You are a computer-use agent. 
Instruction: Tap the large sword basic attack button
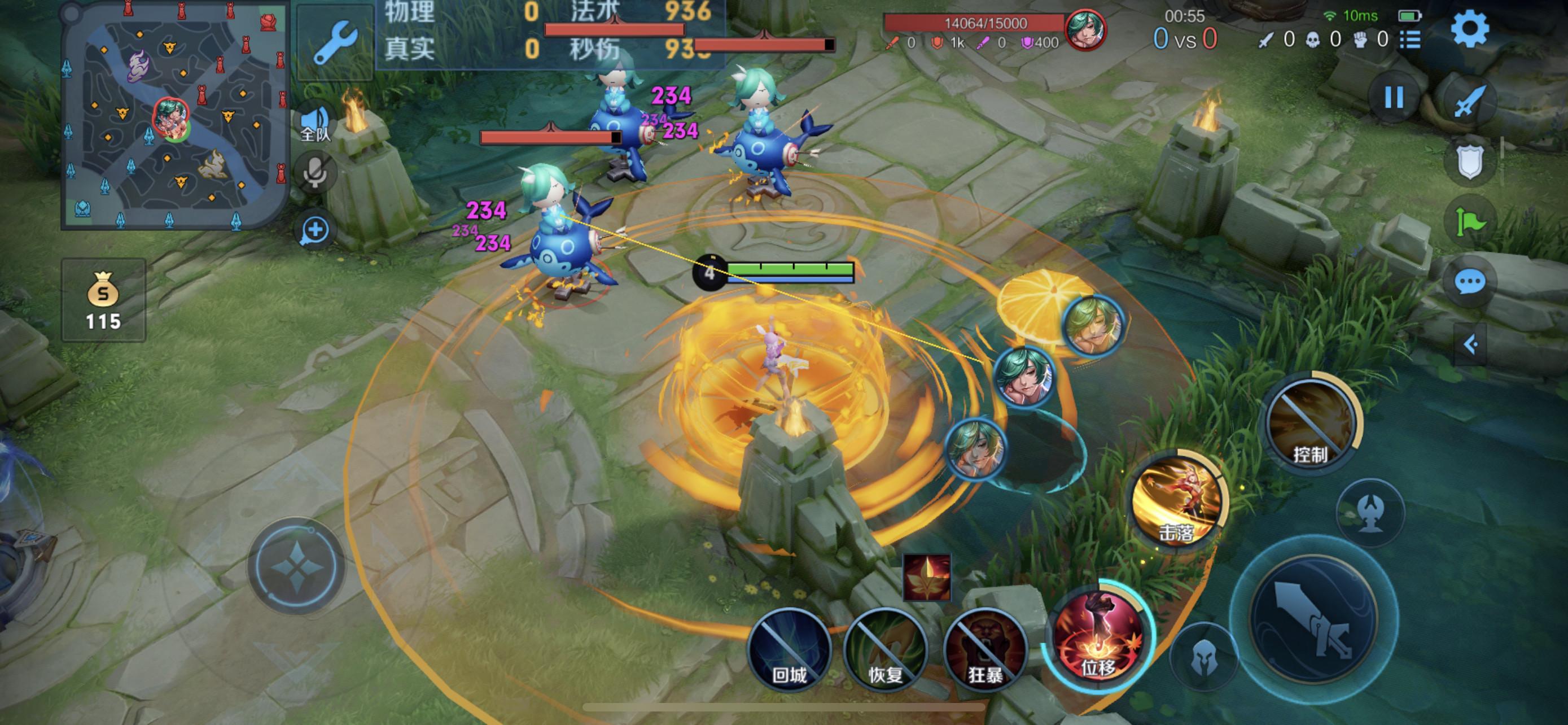tap(1313, 618)
